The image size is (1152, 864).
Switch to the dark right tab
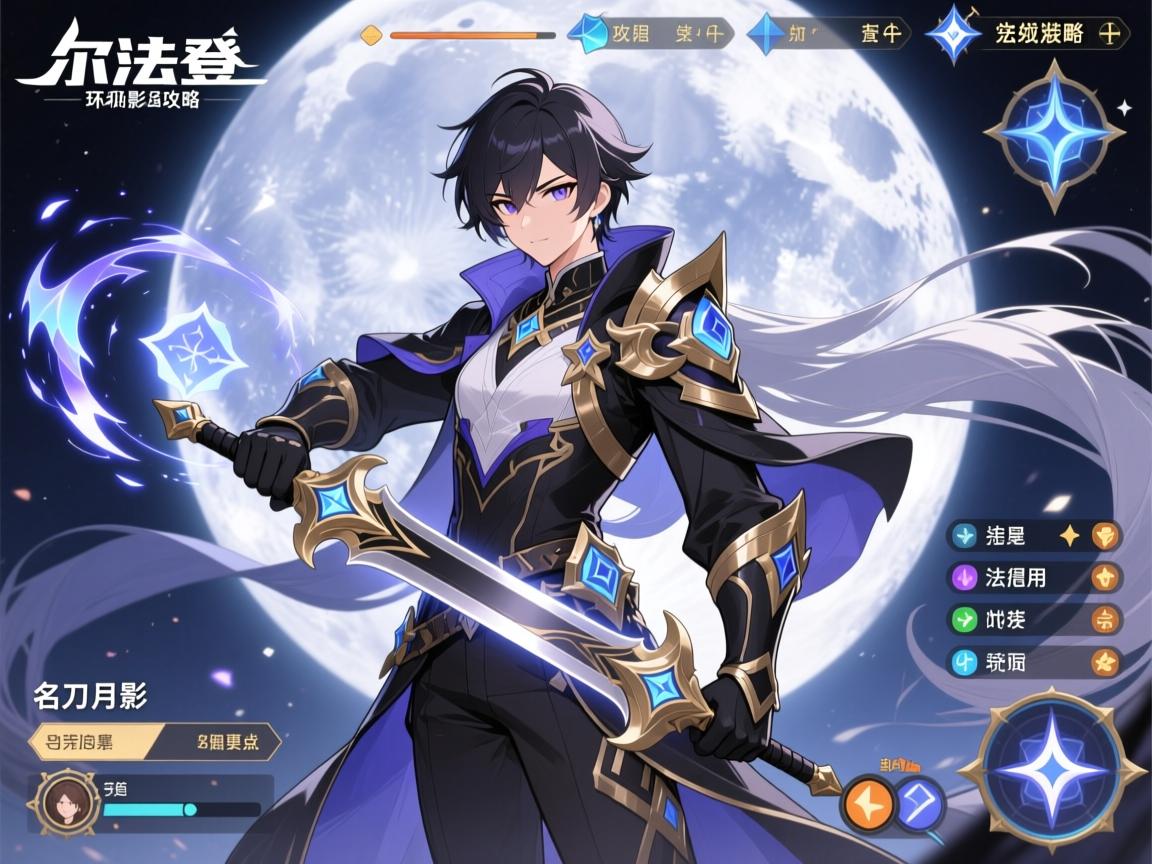(222, 743)
